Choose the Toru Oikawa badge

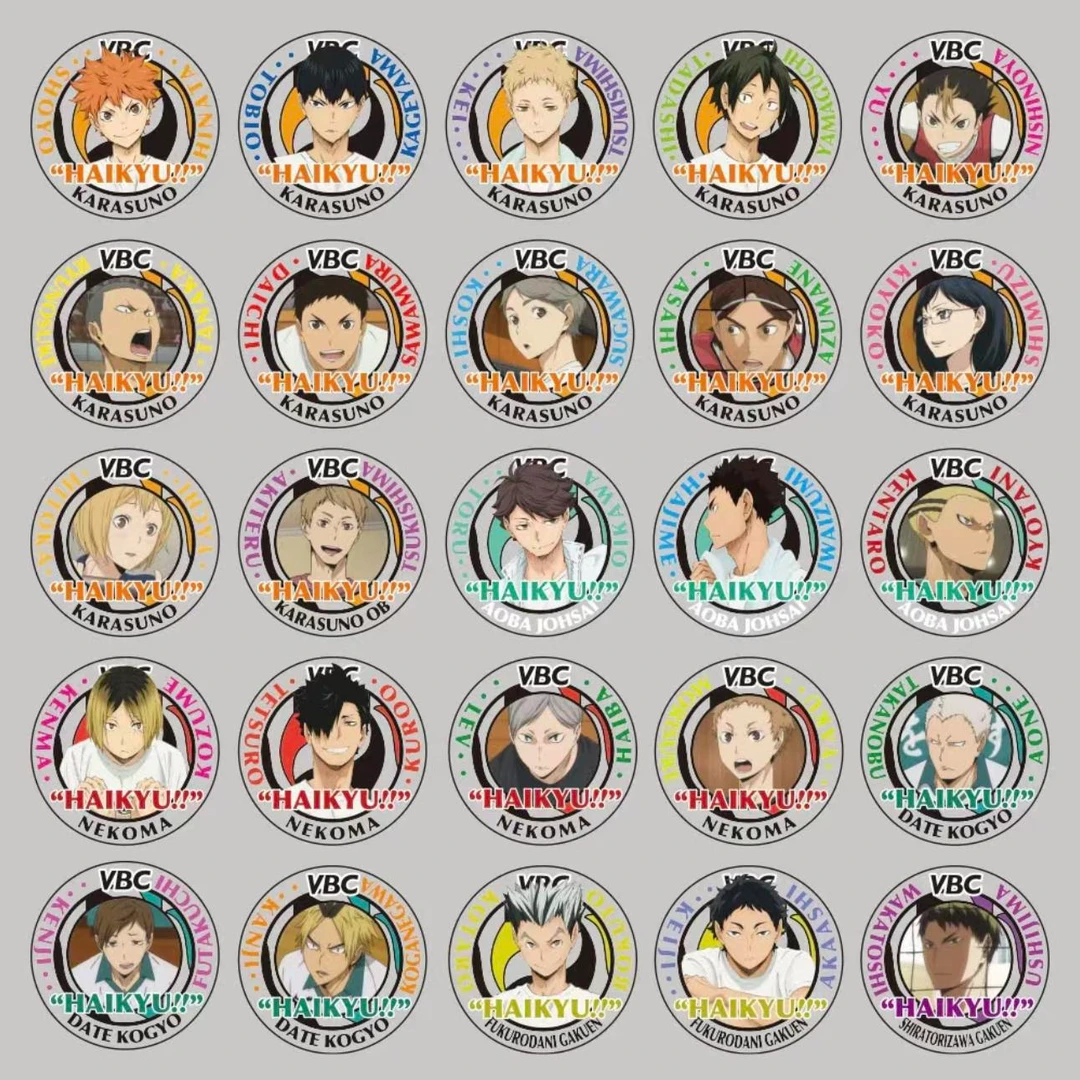pyautogui.click(x=540, y=541)
